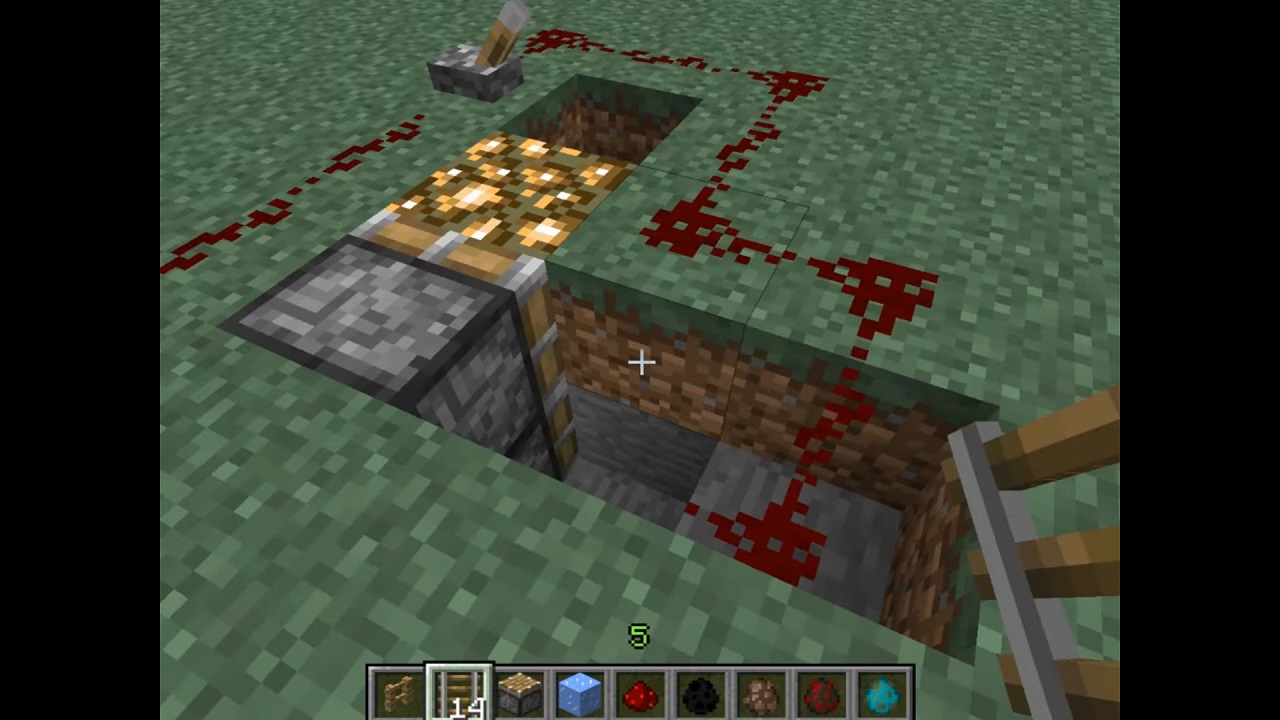Choose the piston in the hotbar

520,694
